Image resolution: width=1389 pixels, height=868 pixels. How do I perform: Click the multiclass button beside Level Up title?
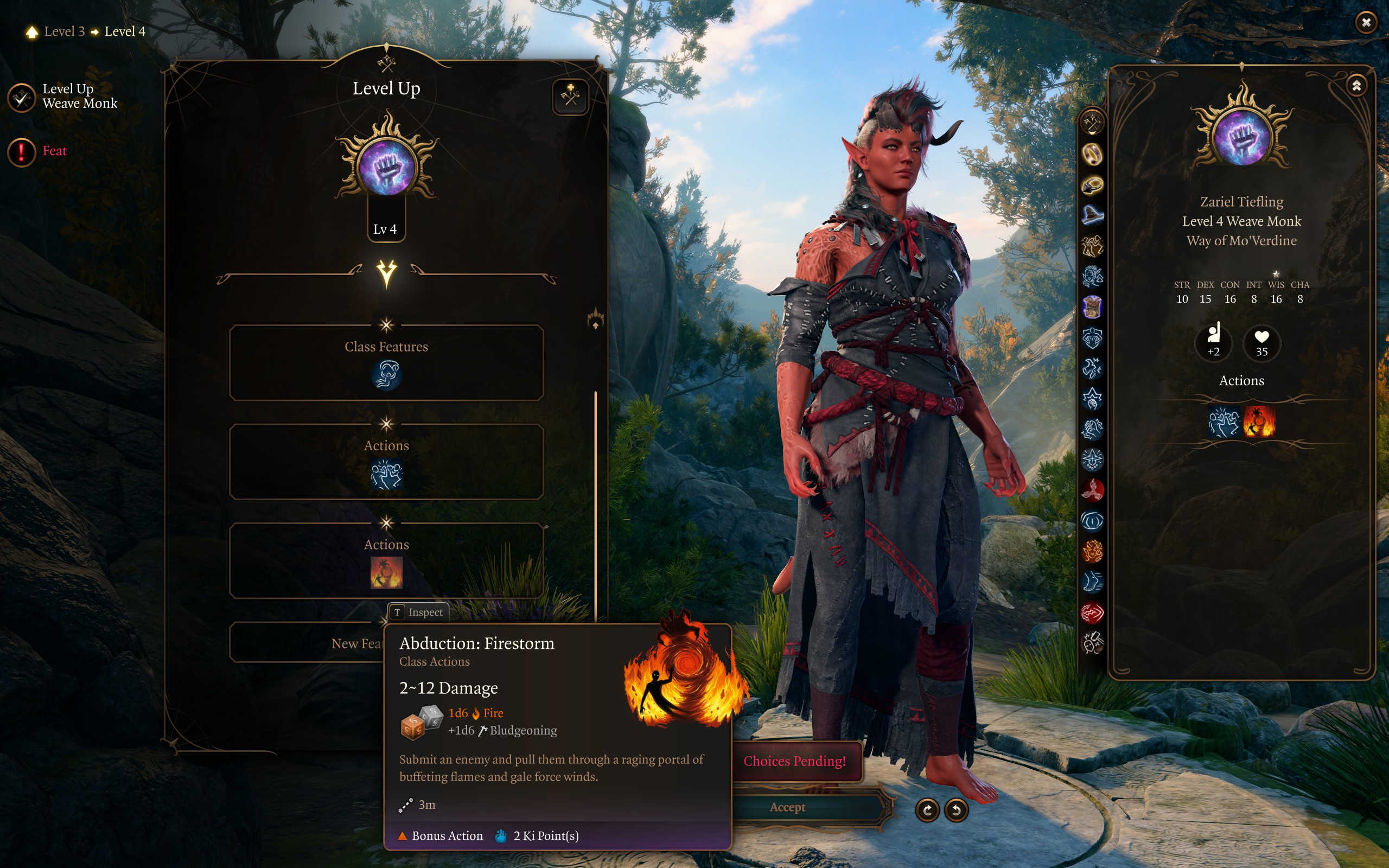tap(570, 97)
